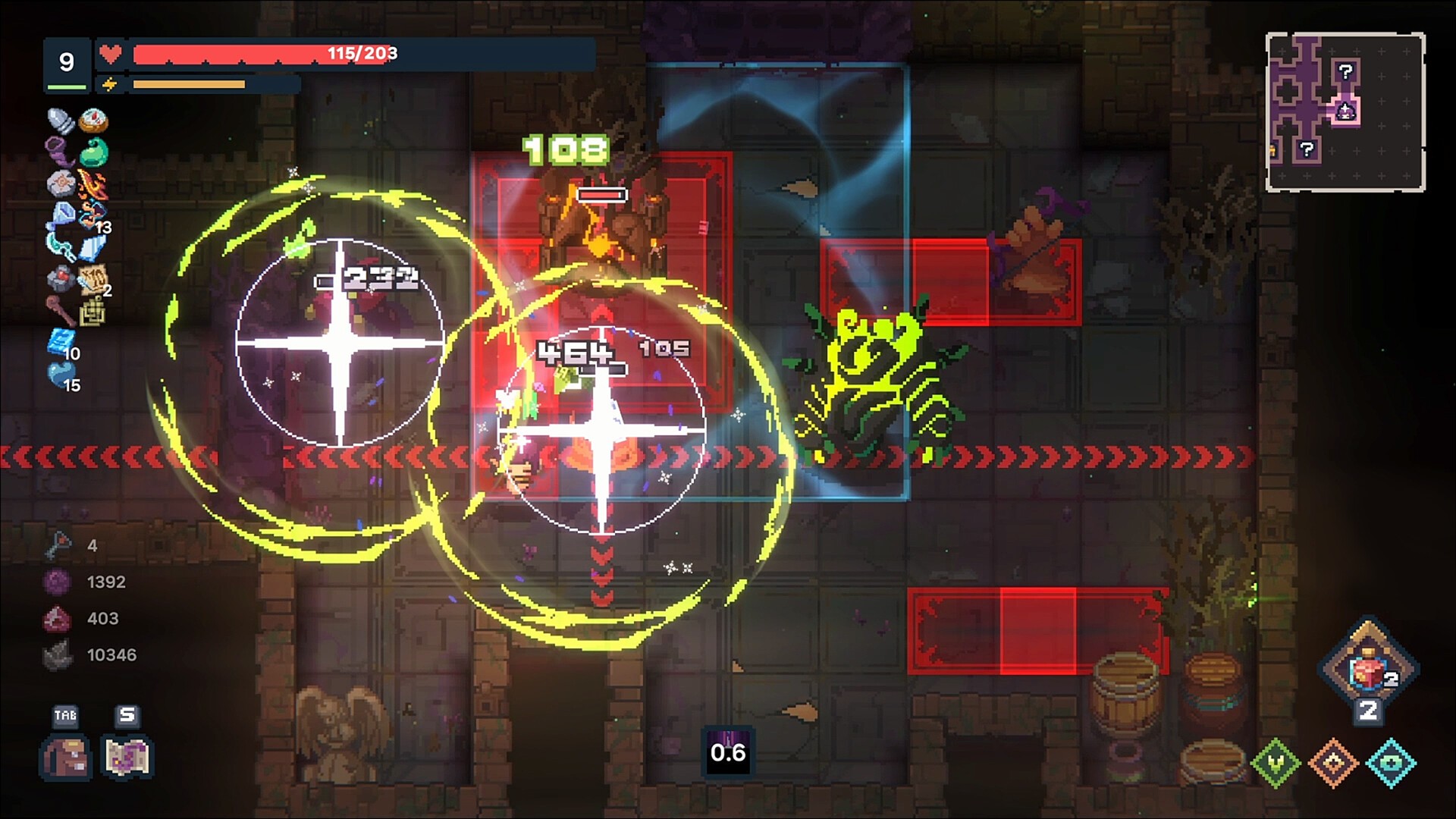Select the green diamond ability icon
Image resolution: width=1456 pixels, height=819 pixels.
(1276, 762)
